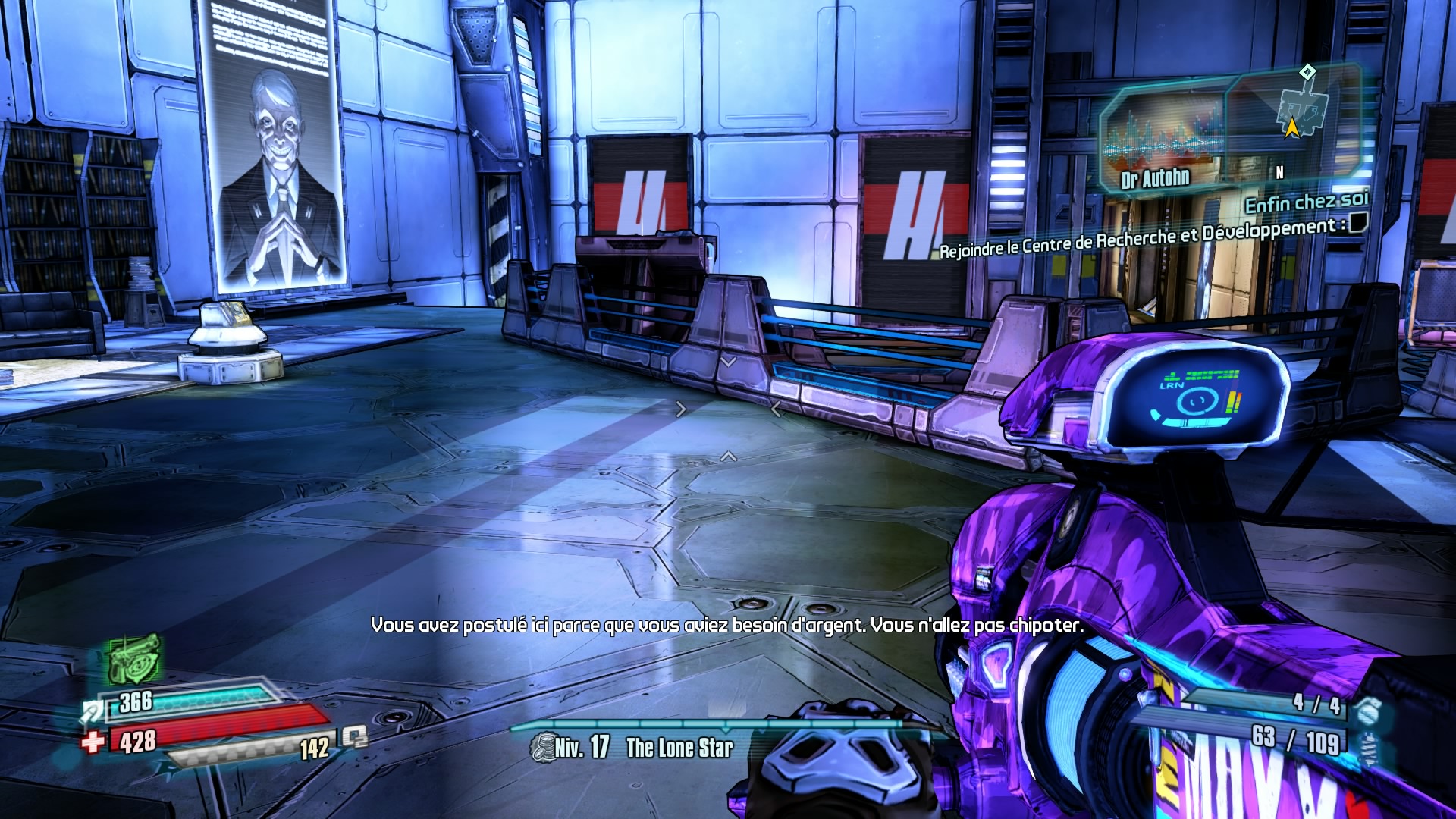Click the red health cross icon
This screenshot has width=1456, height=819.
93,741
